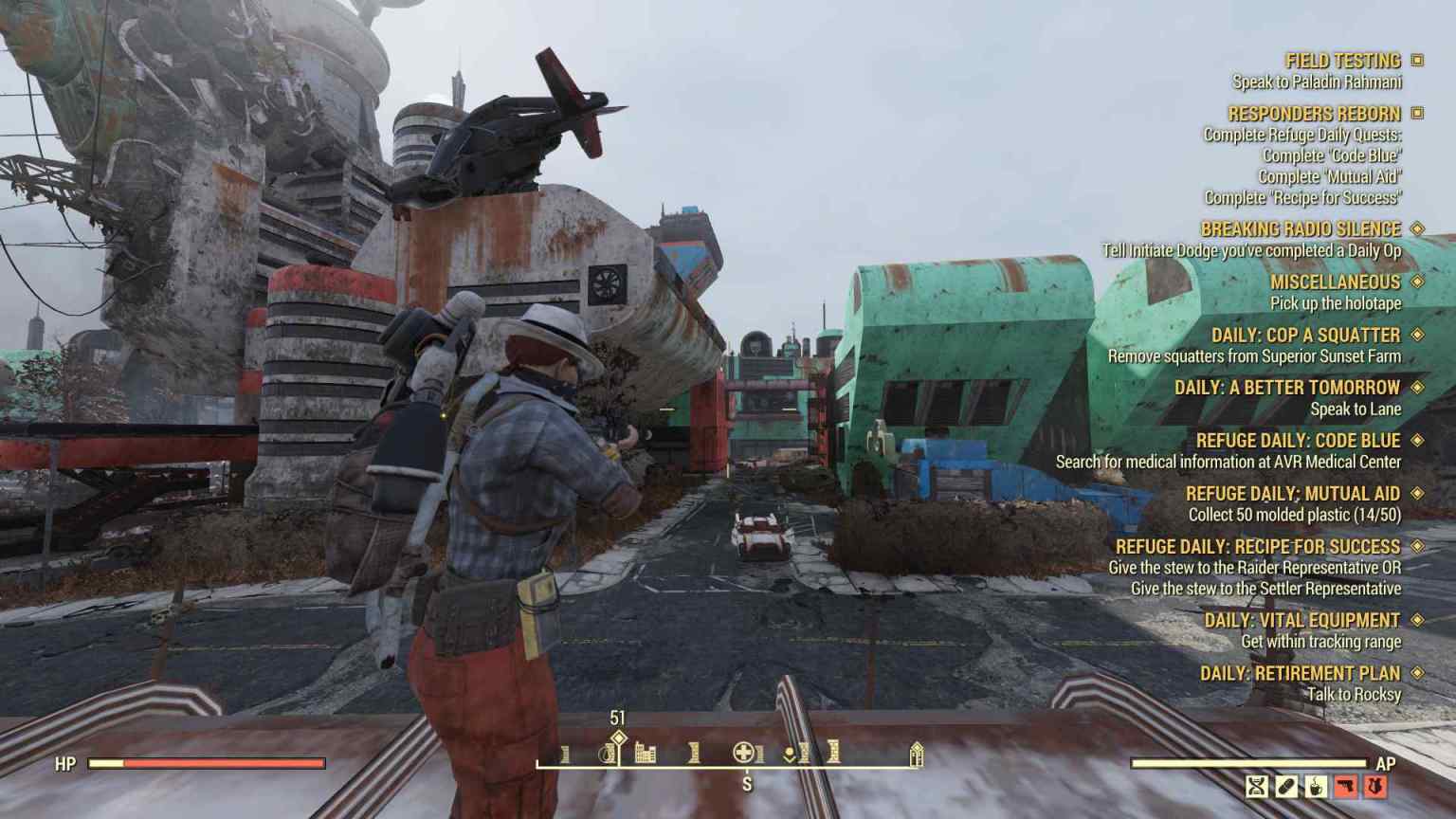
Task: Click the red damaged armor condition icon
Action: tap(1374, 786)
